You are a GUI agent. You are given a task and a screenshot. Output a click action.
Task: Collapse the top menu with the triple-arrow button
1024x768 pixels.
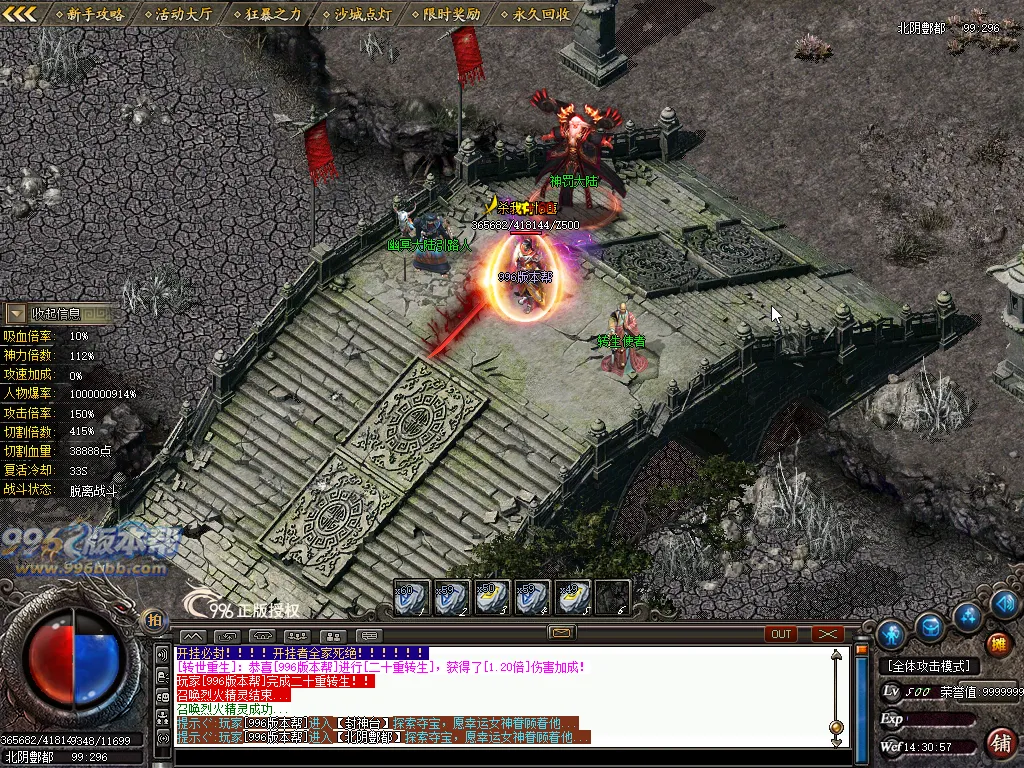click(20, 14)
